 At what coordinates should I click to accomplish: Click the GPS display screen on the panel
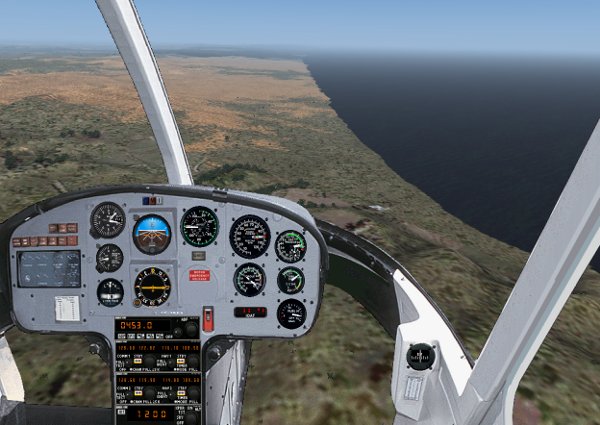tap(49, 268)
